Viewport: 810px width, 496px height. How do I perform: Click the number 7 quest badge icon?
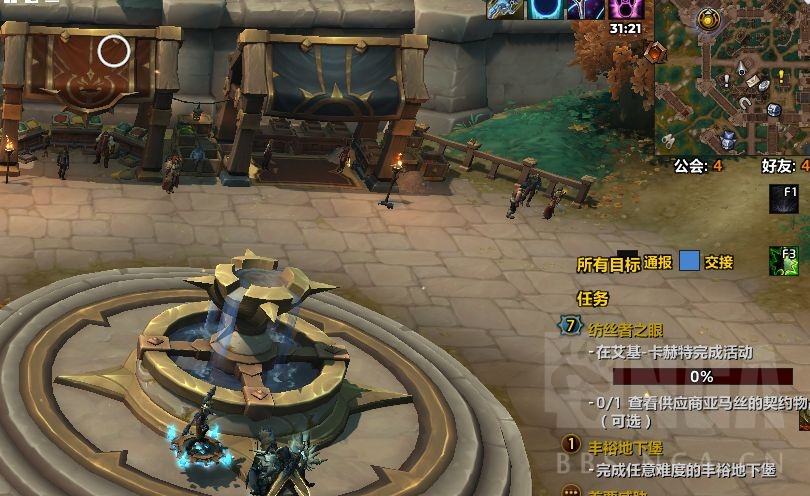click(x=571, y=326)
